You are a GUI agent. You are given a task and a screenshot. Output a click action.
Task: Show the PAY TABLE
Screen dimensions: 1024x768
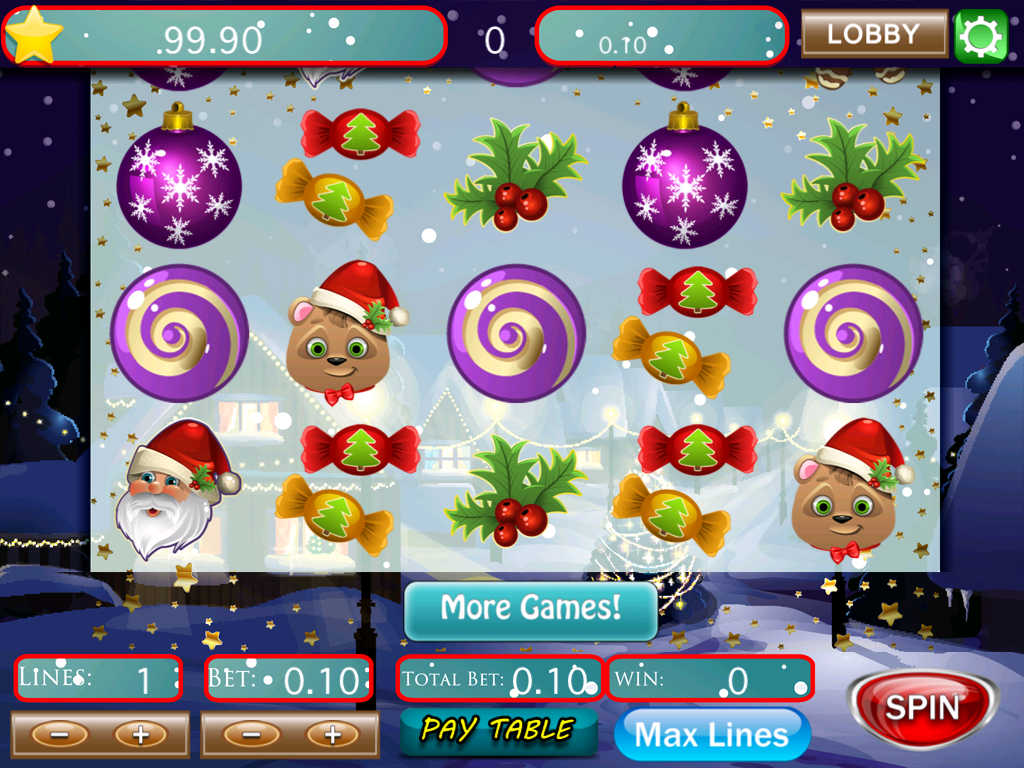[498, 730]
